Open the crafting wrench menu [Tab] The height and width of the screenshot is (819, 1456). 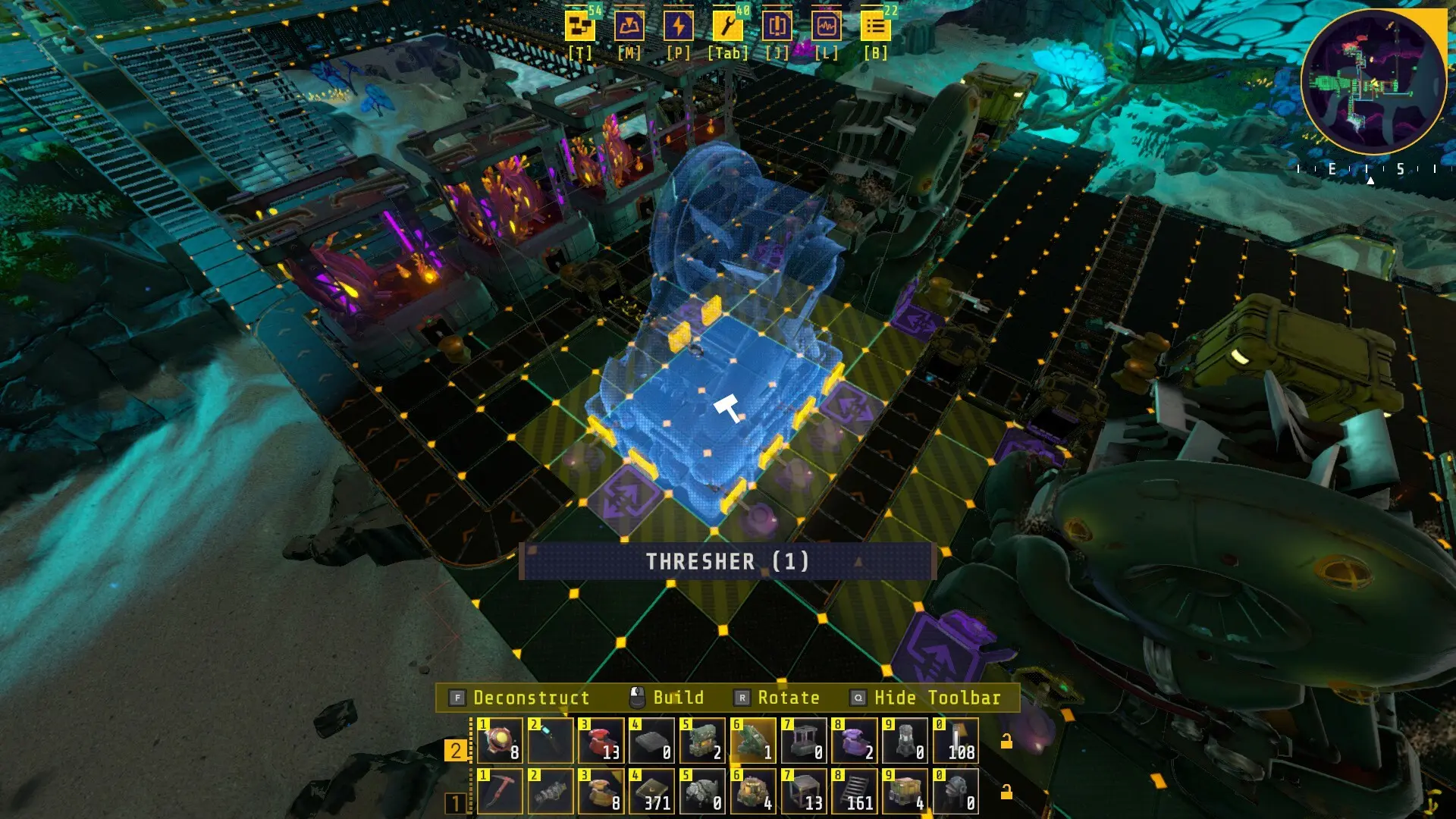(x=726, y=25)
